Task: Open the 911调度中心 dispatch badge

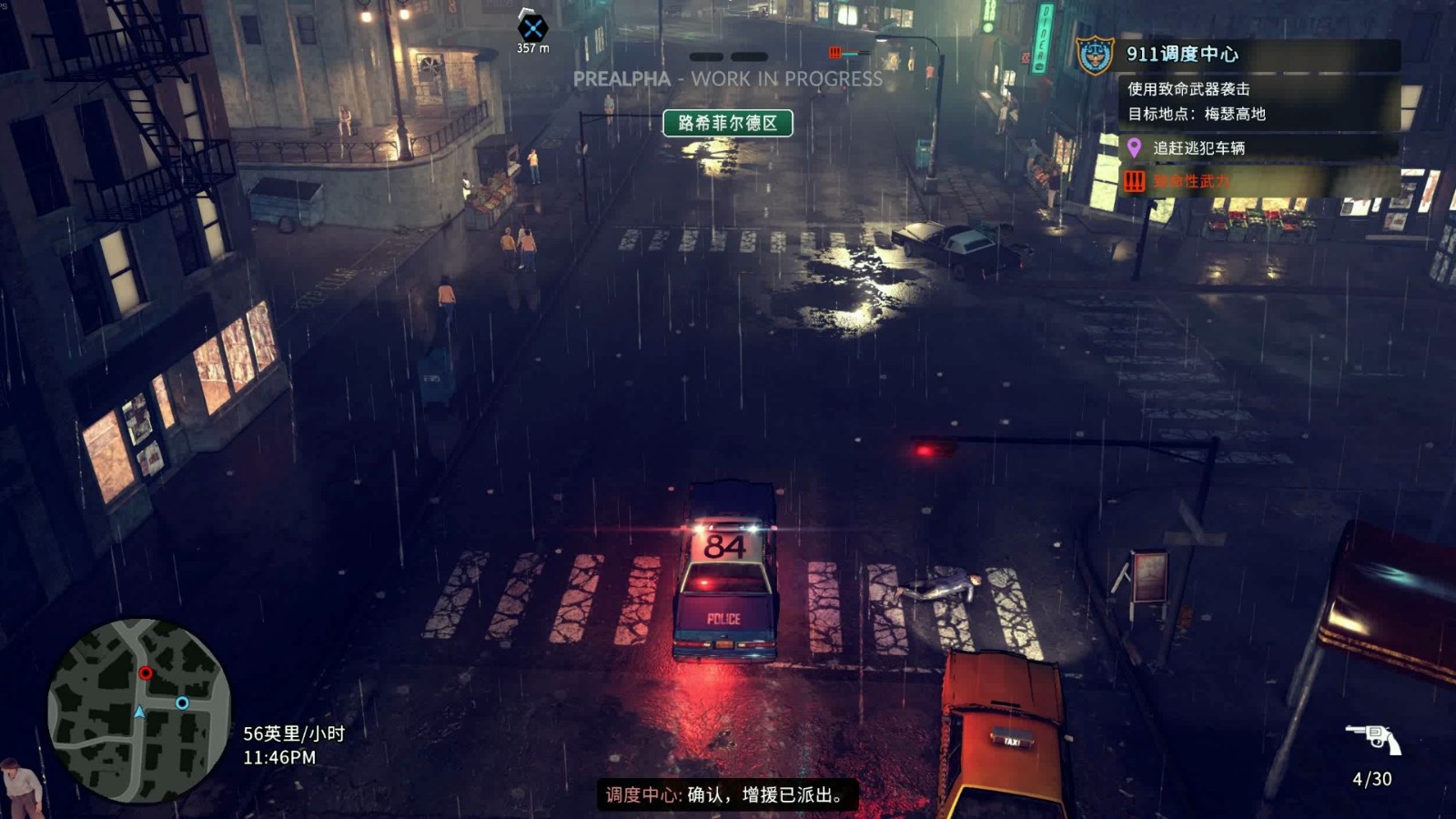Action: (x=1095, y=55)
